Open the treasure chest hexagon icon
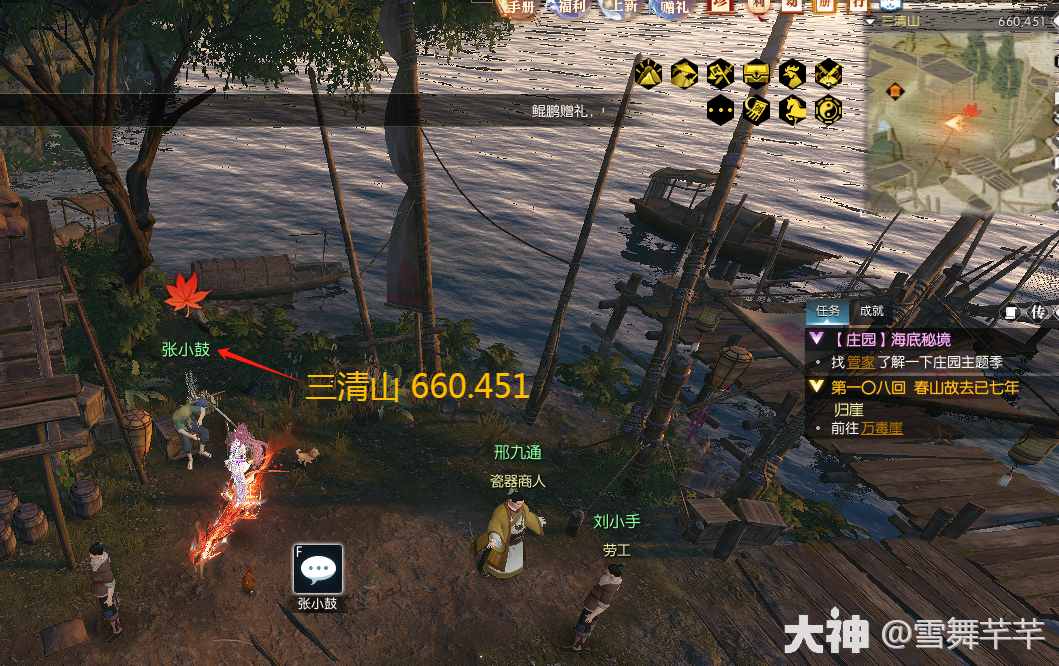This screenshot has height=666, width=1059. 756,73
